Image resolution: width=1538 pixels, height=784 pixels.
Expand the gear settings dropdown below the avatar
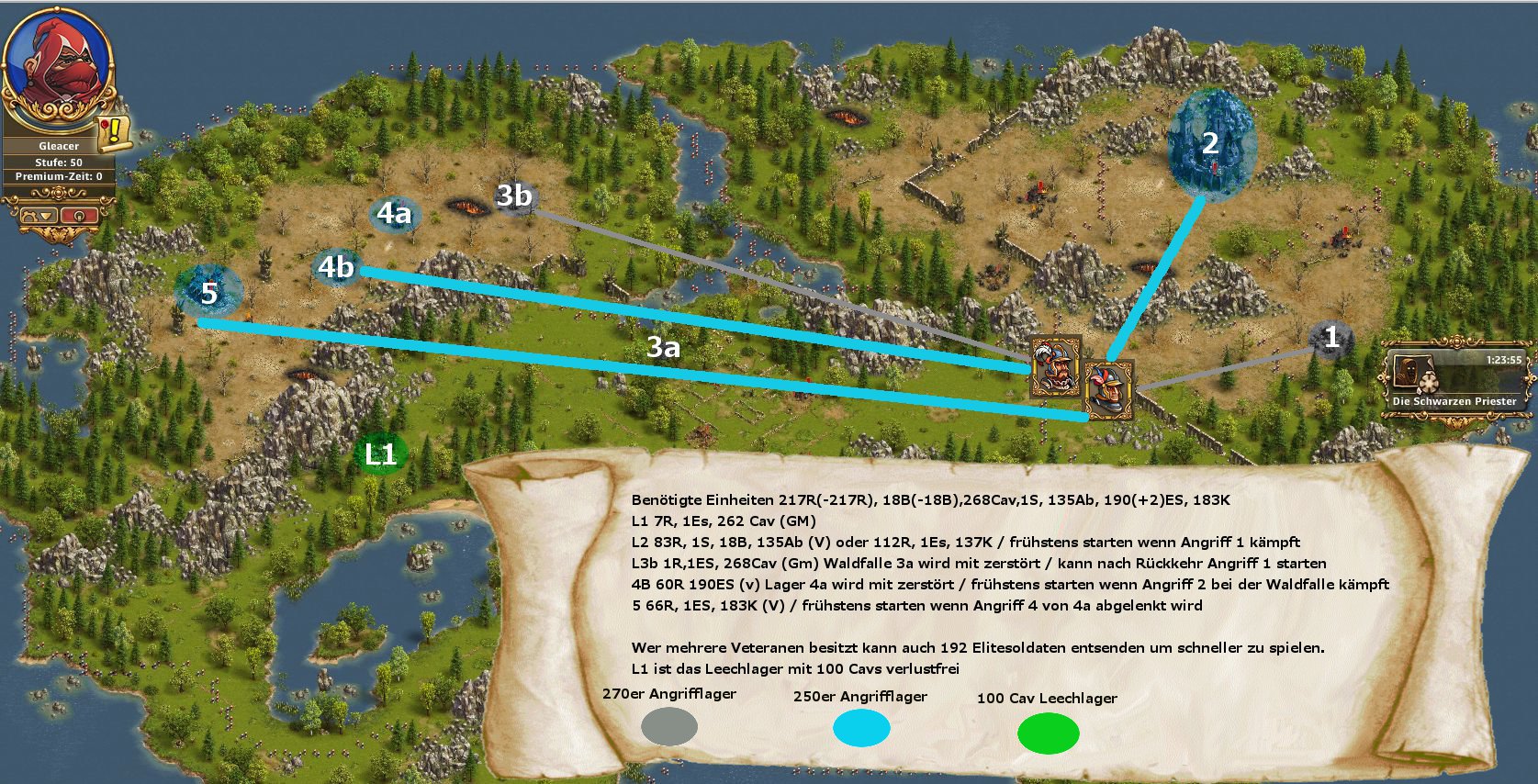coord(37,215)
